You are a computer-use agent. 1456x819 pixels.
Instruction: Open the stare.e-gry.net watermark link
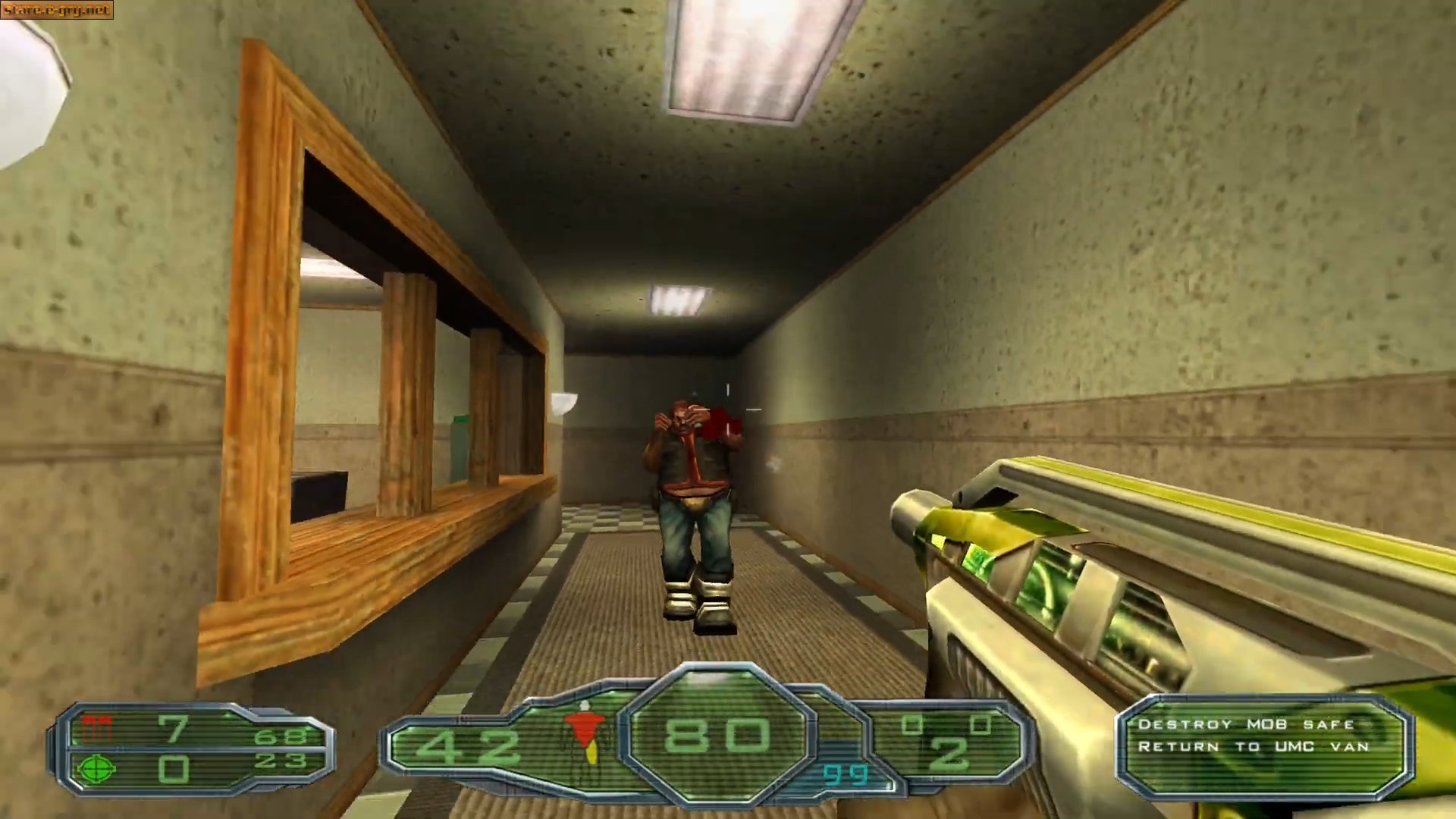(57, 10)
